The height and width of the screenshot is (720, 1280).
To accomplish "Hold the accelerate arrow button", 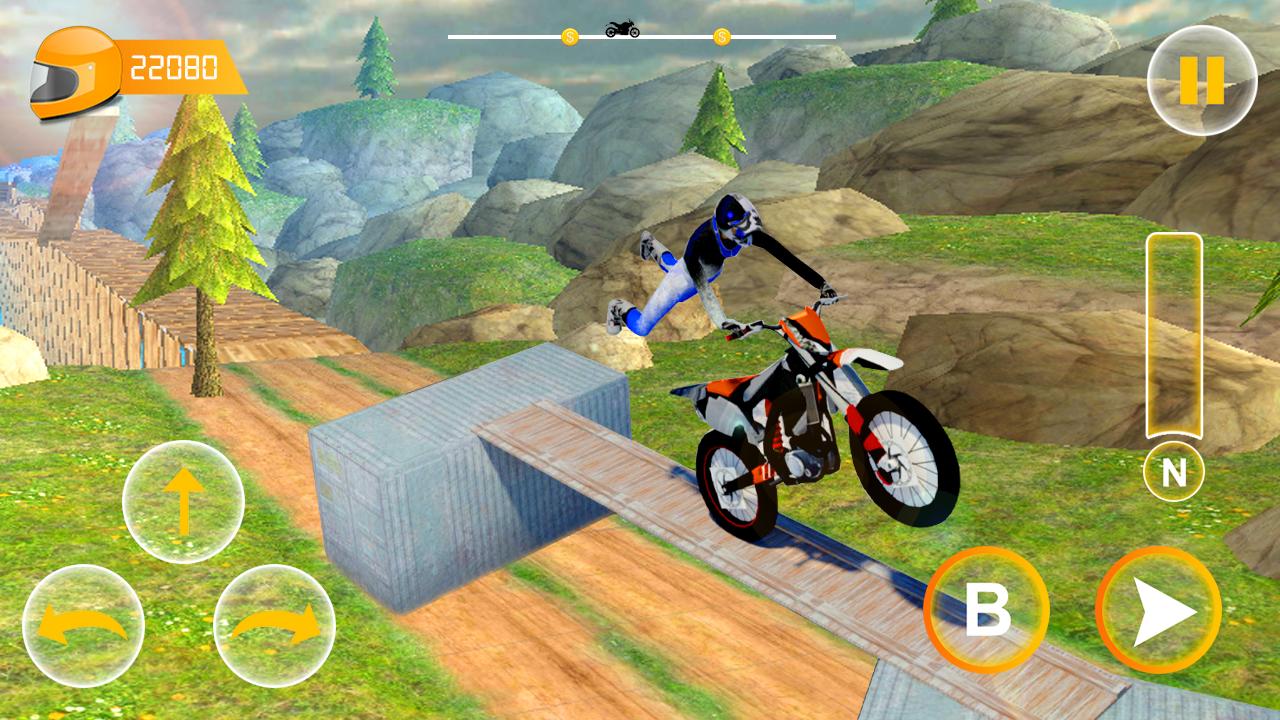I will [1160, 610].
